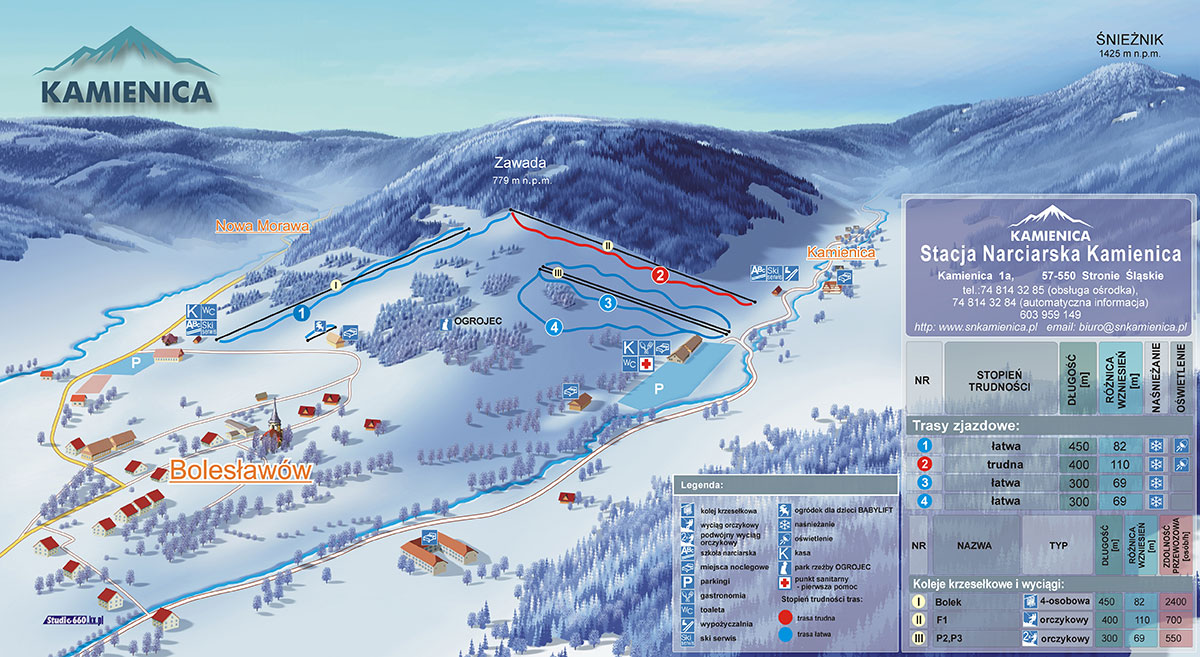1200x657 pixels.
Task: Select the blue trail 1 marker on the slope
Action: click(x=301, y=312)
